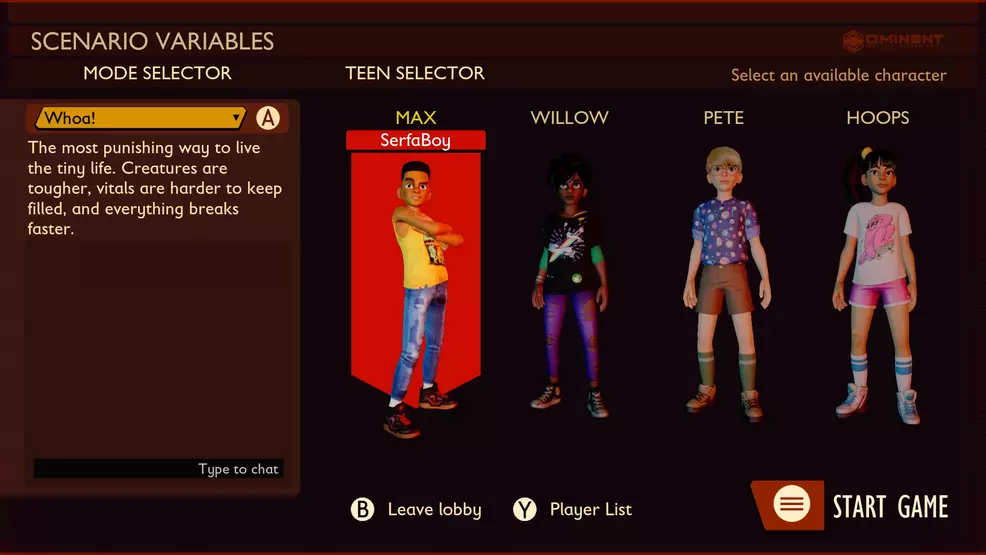Screen dimensions: 986x555
Task: Leave lobby
Action: (416, 510)
